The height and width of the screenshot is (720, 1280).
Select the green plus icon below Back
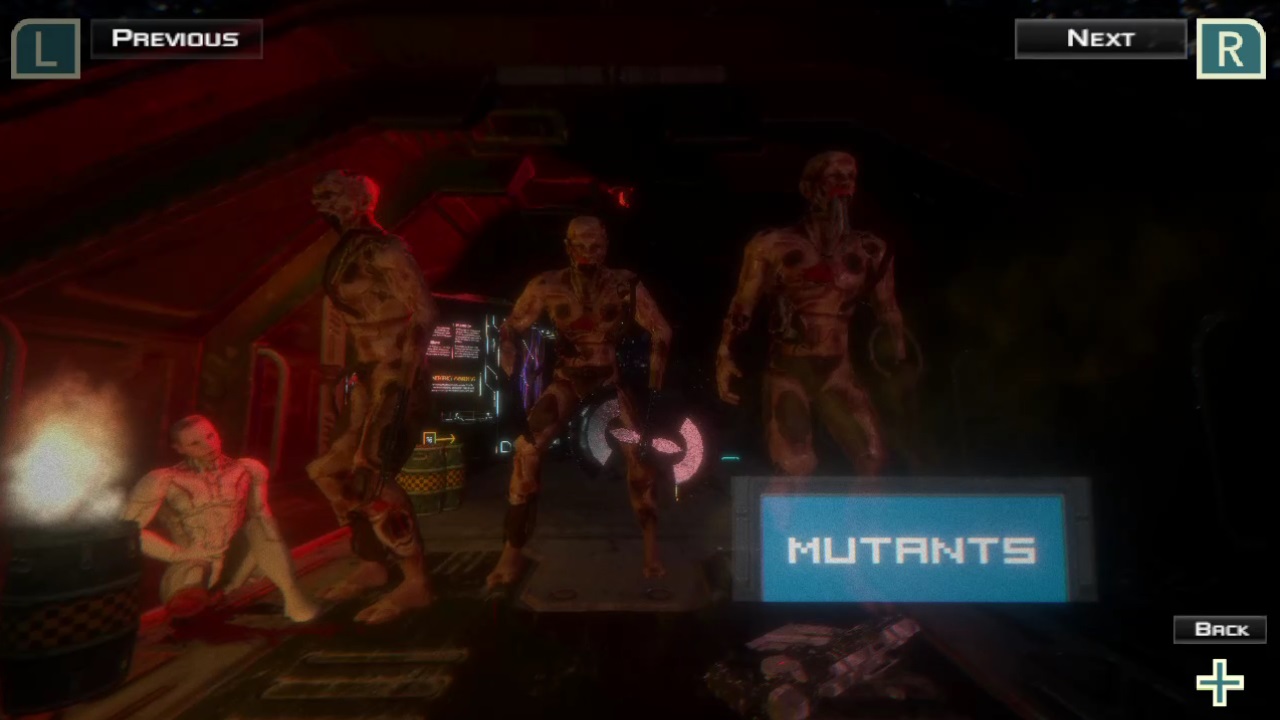click(x=1219, y=682)
